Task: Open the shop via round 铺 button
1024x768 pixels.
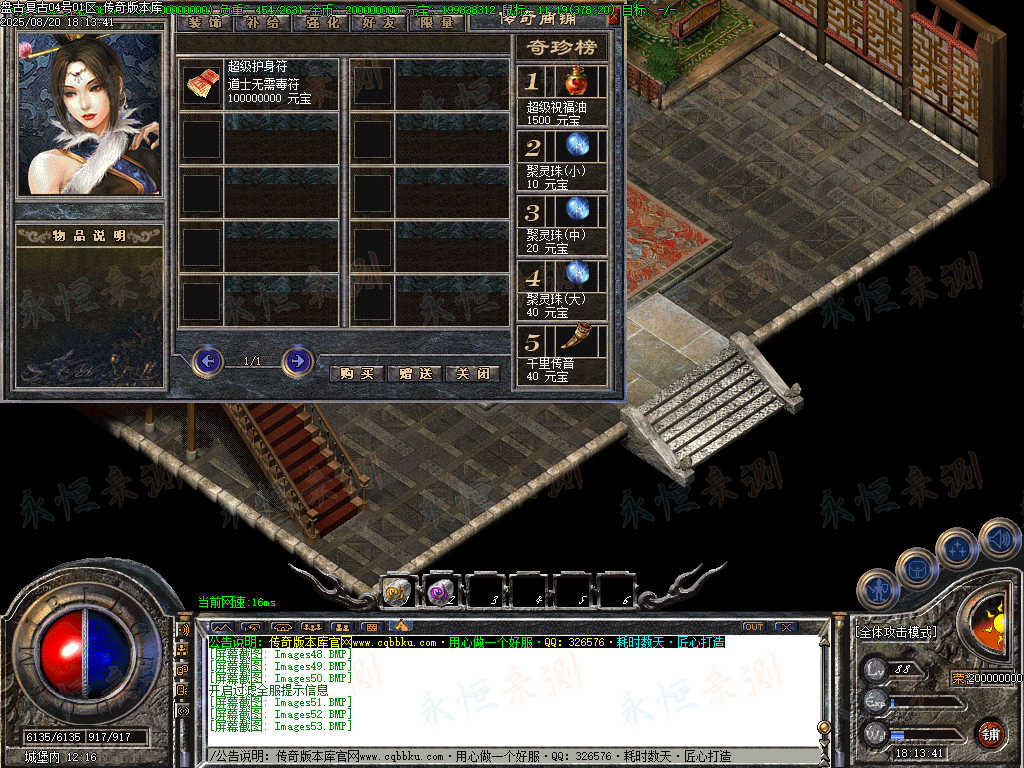Action: click(x=989, y=733)
